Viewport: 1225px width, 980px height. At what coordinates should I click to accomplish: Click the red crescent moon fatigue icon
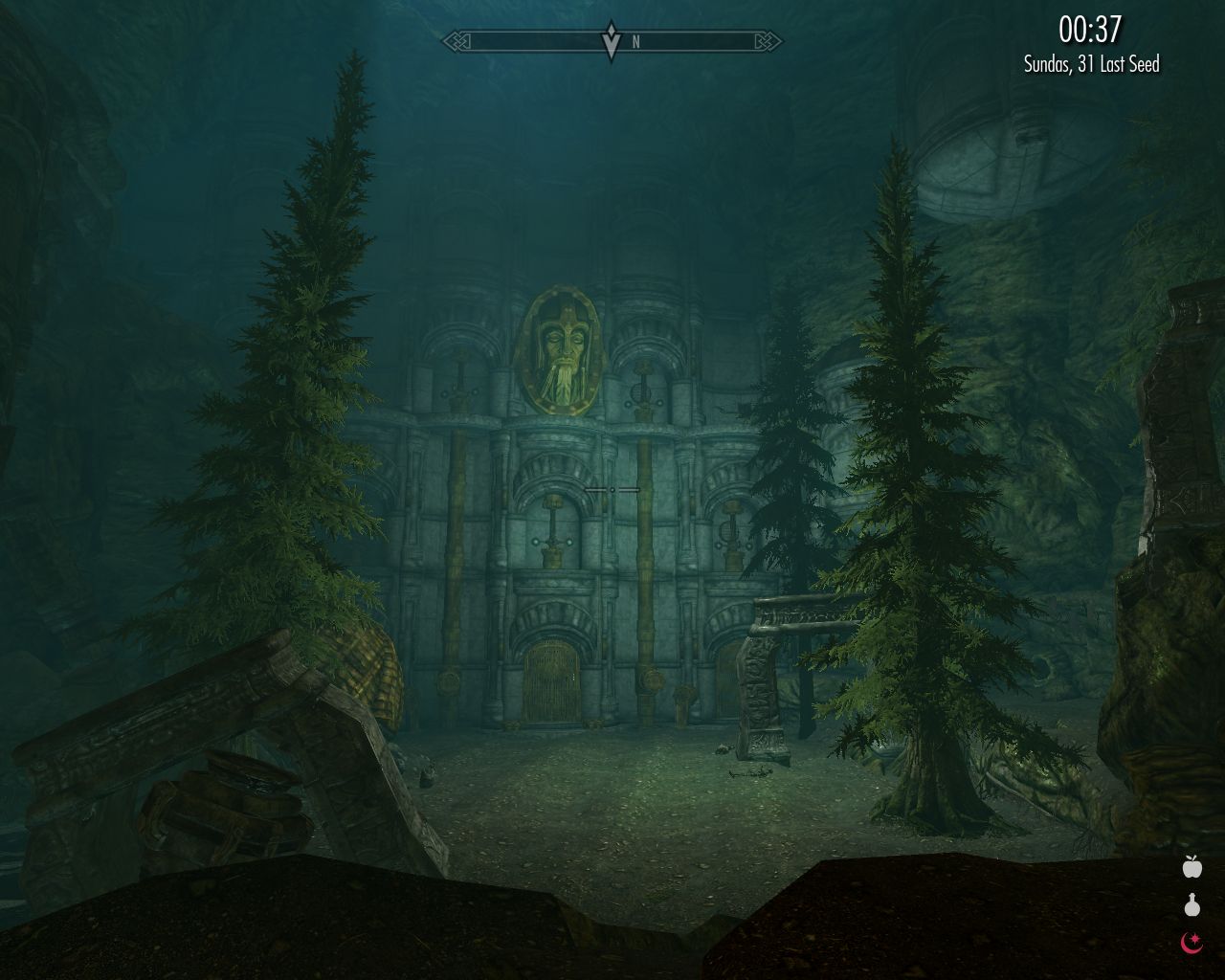click(1192, 944)
